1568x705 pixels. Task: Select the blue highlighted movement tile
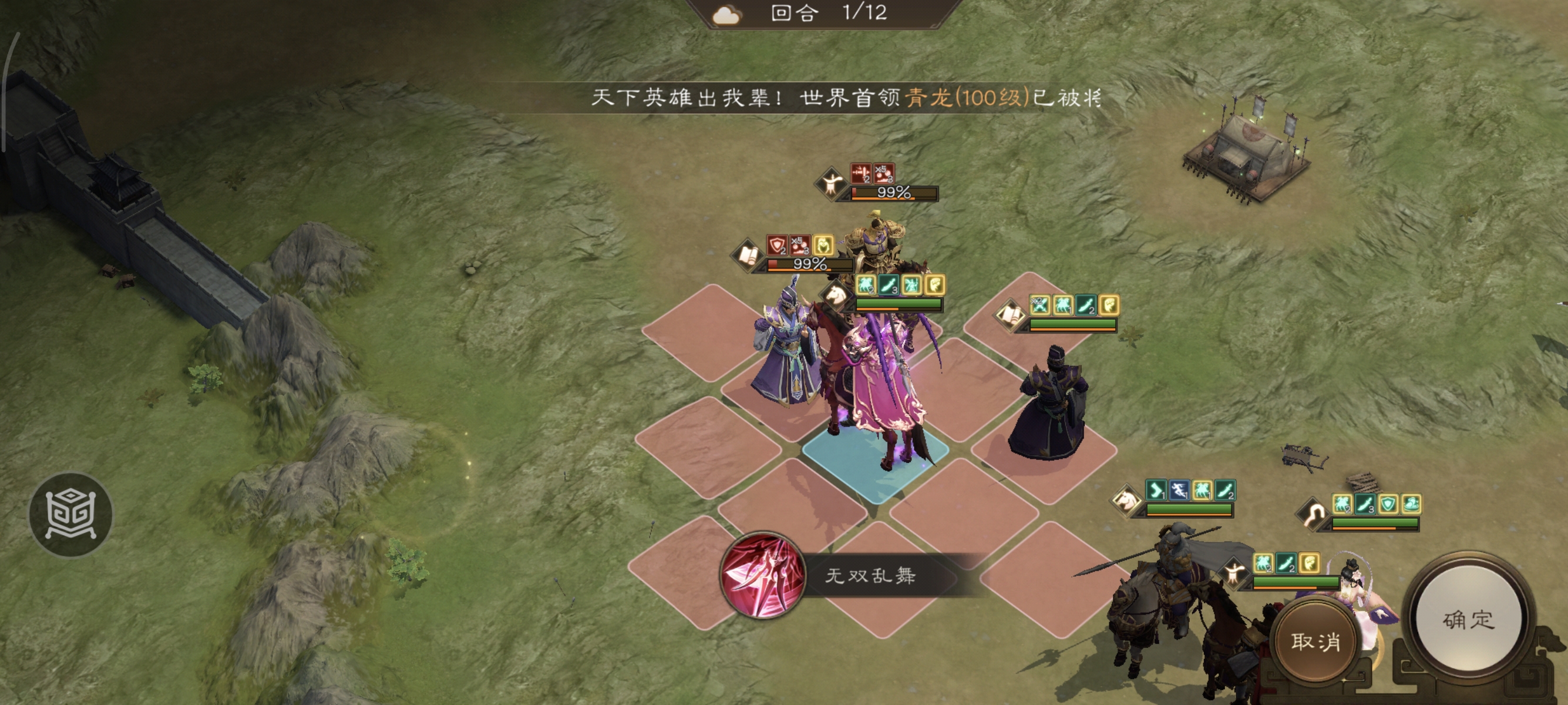pos(877,466)
